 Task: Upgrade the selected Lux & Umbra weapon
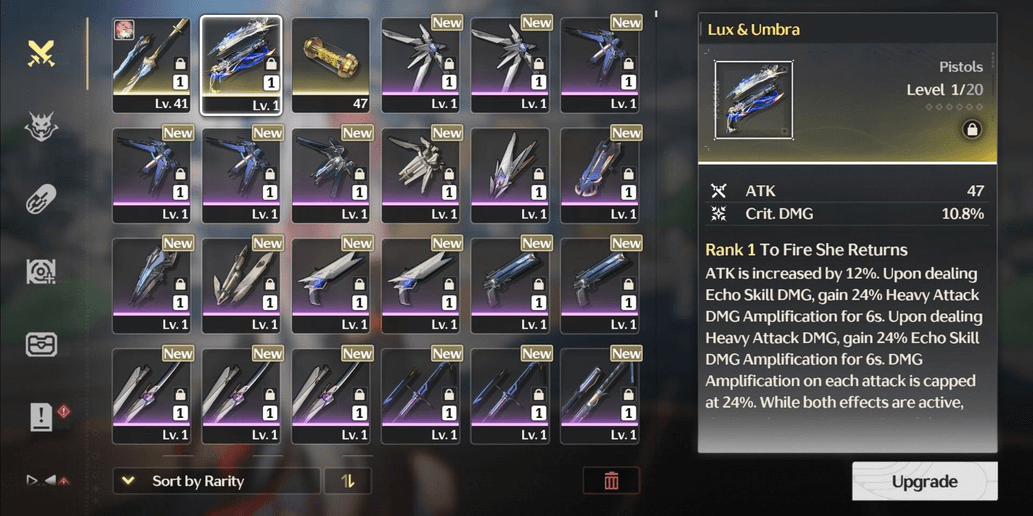click(924, 481)
